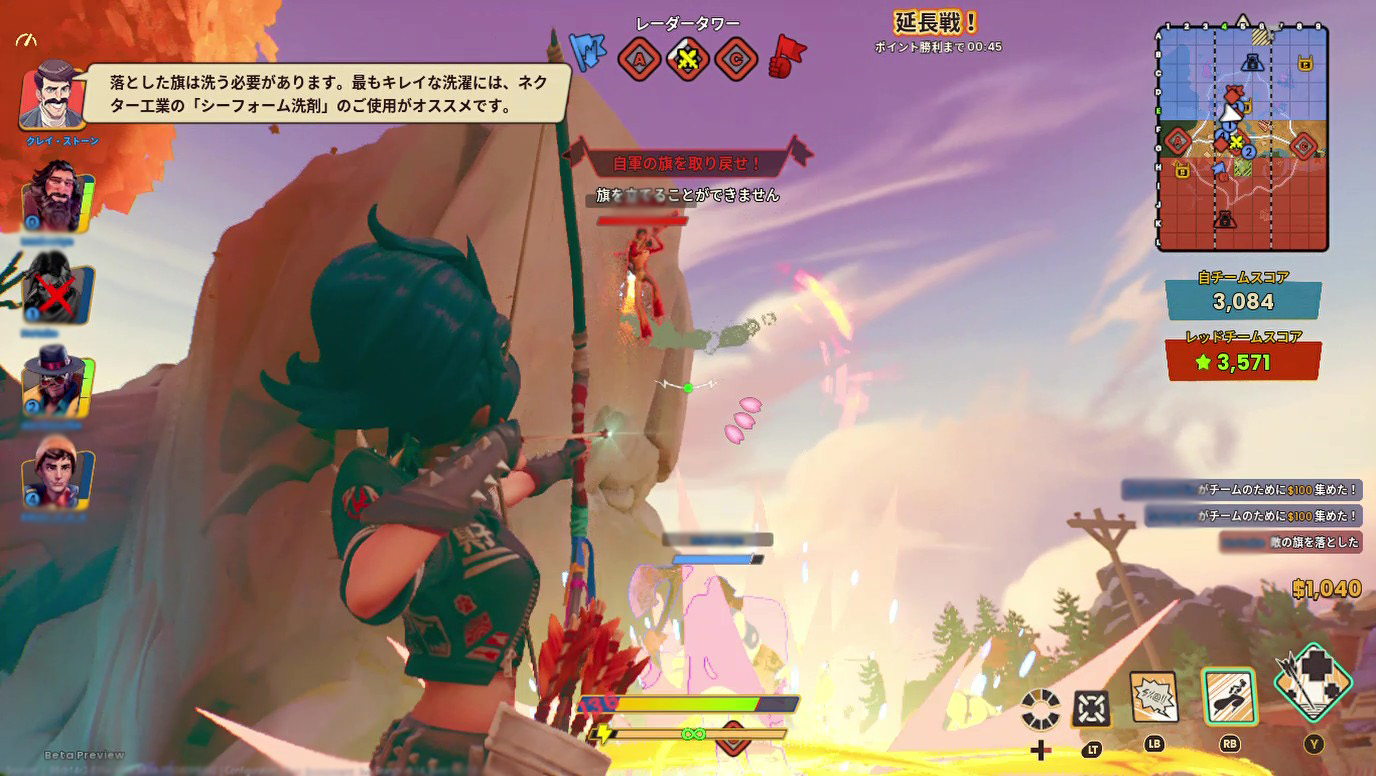Click the red team flag icon
This screenshot has width=1376, height=776.
click(788, 56)
